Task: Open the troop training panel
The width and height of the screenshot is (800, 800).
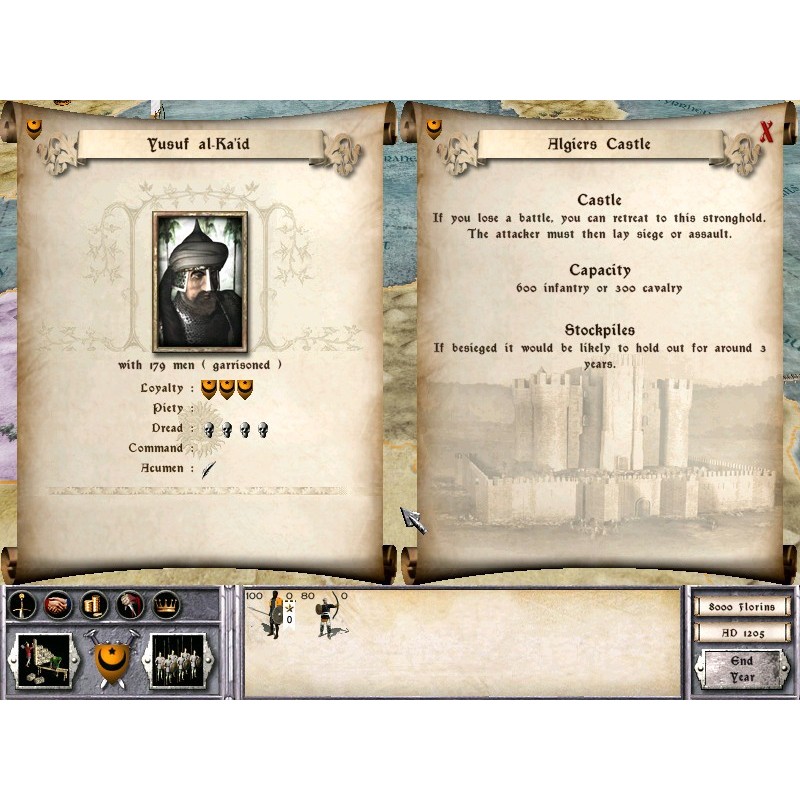Action: (x=177, y=661)
